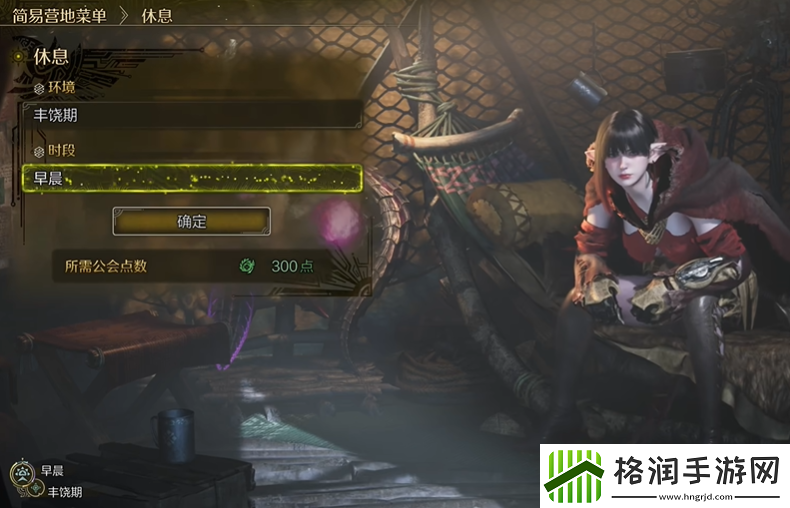Select the 丰饶期 environment field
This screenshot has width=790, height=508.
190,115
